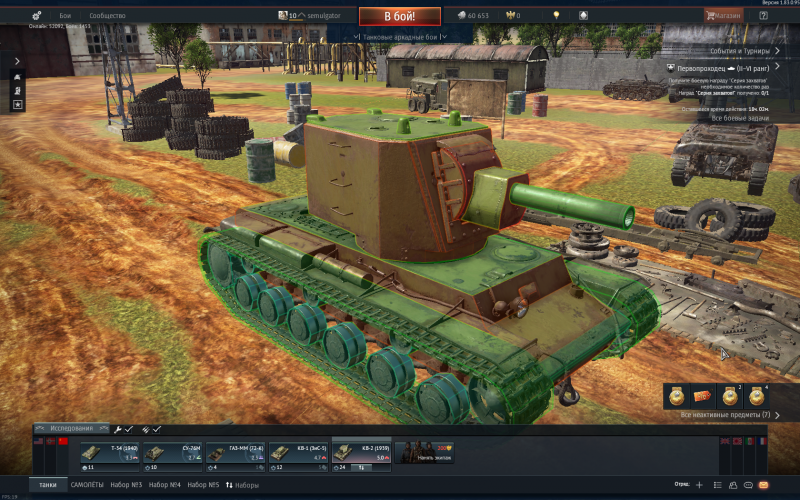Open the Магазин shop
Viewport: 800px width, 500px height.
[722, 15]
